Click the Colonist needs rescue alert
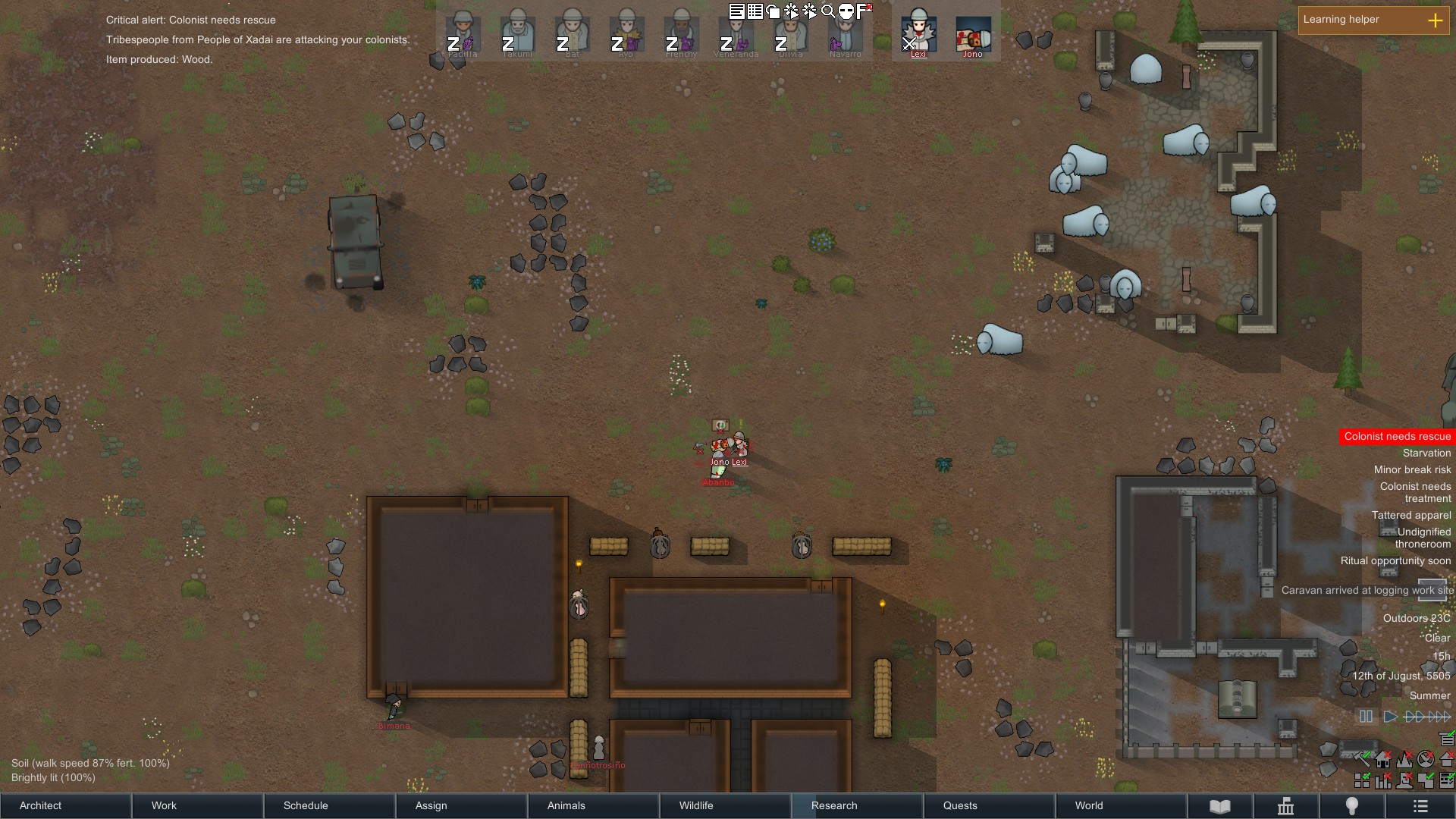 1397,436
